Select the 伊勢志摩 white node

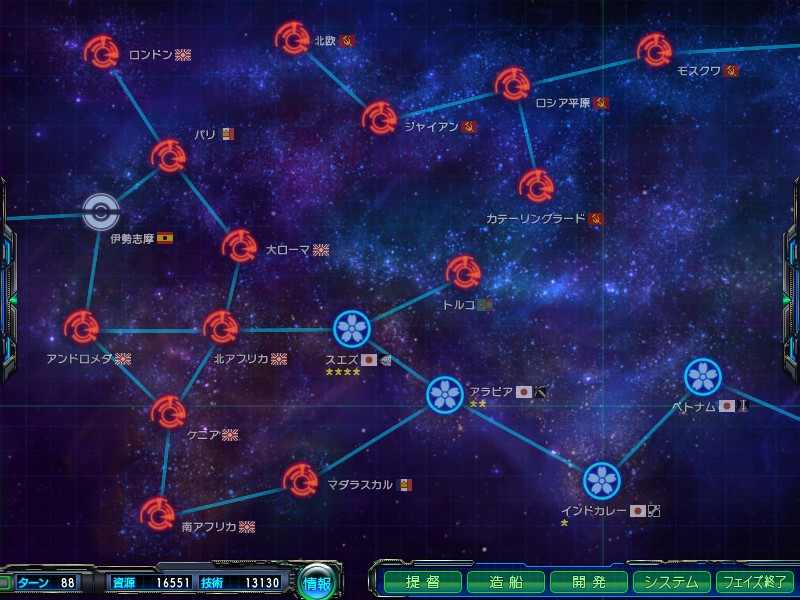click(x=101, y=210)
